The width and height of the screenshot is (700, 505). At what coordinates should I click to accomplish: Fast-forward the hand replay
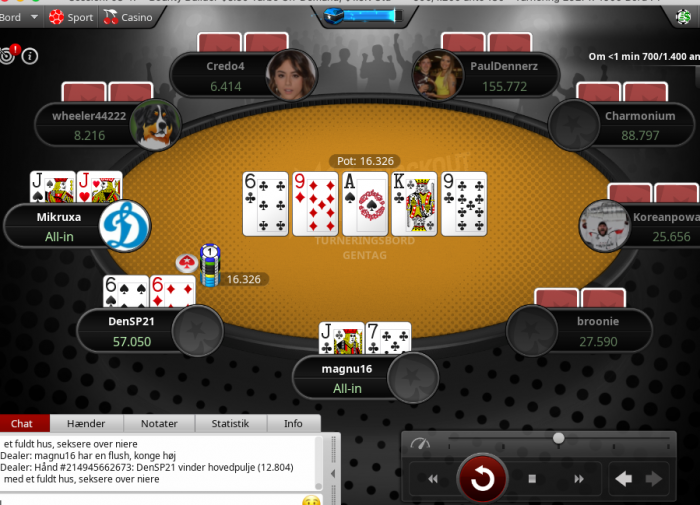point(577,479)
